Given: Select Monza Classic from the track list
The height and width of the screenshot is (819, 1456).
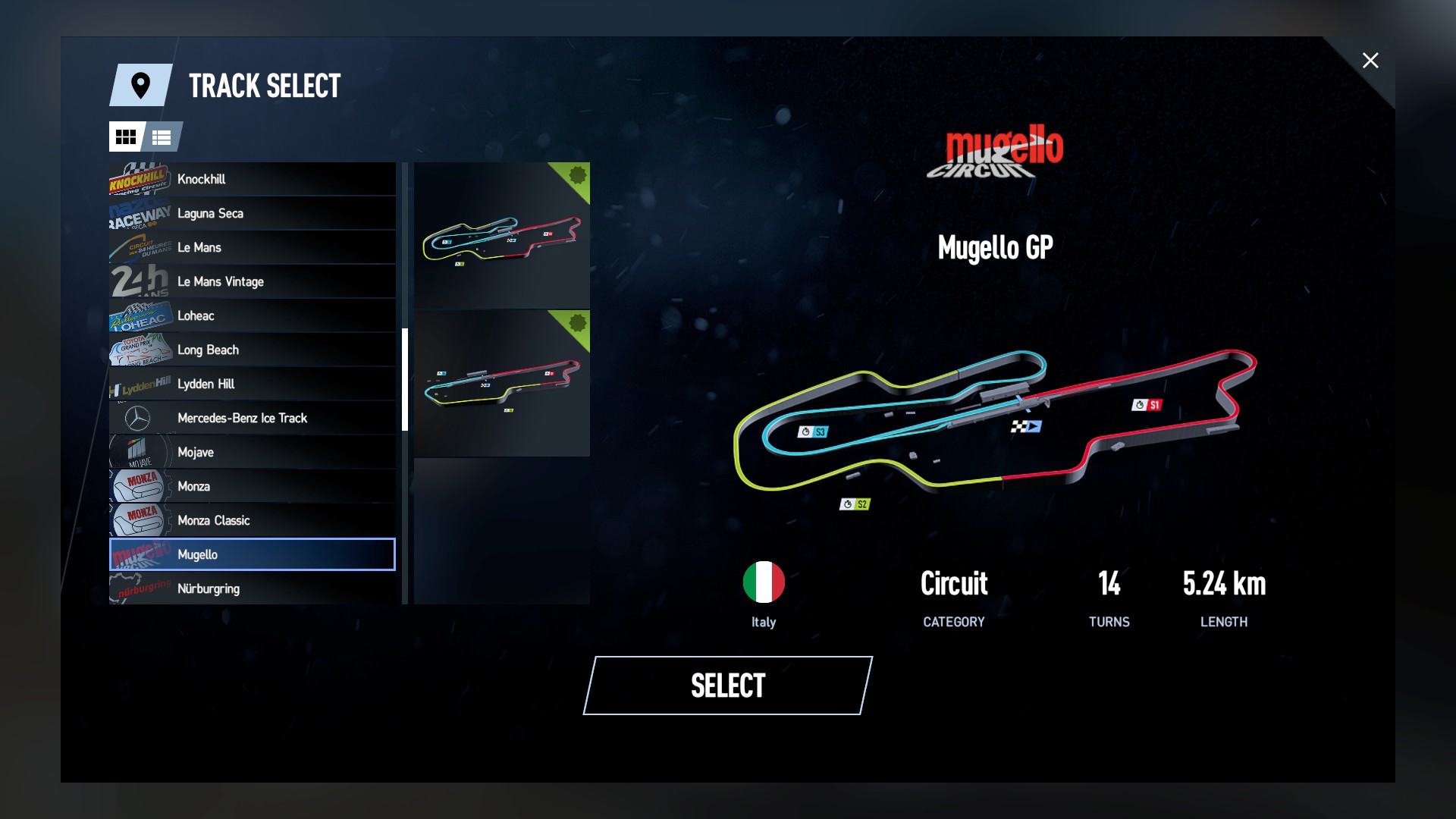Looking at the screenshot, I should pos(250,520).
